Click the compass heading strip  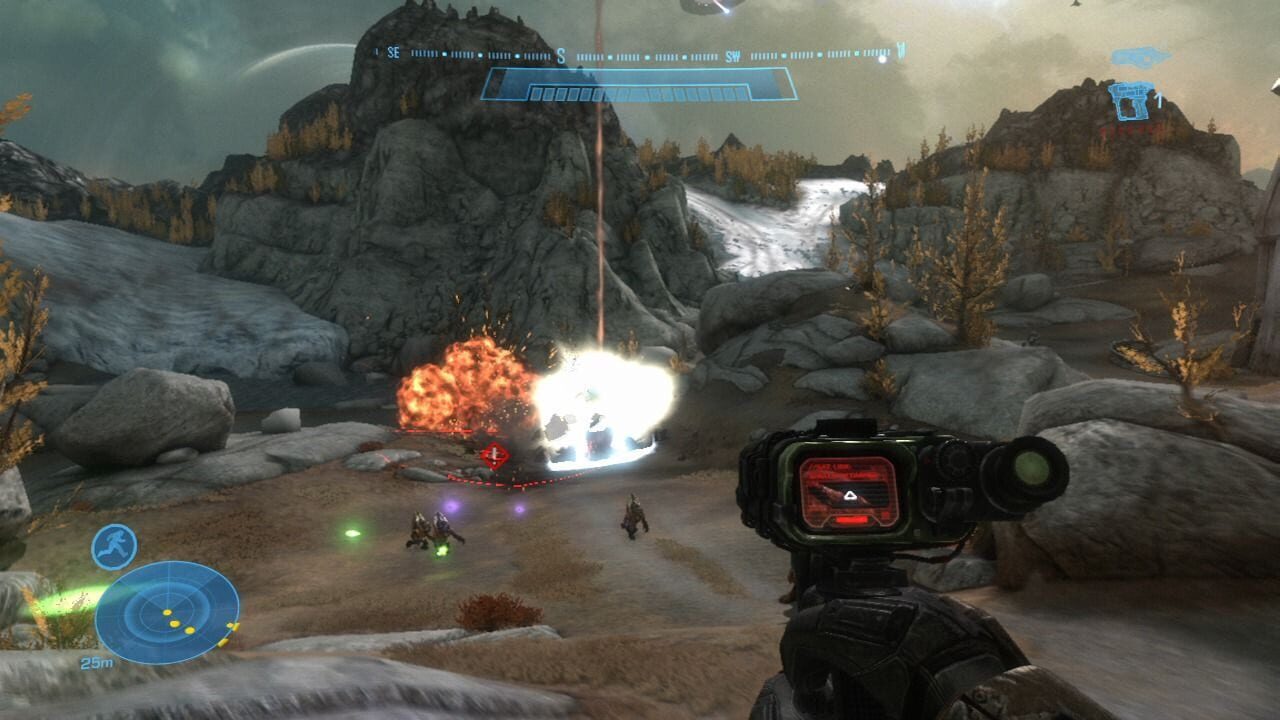[640, 54]
